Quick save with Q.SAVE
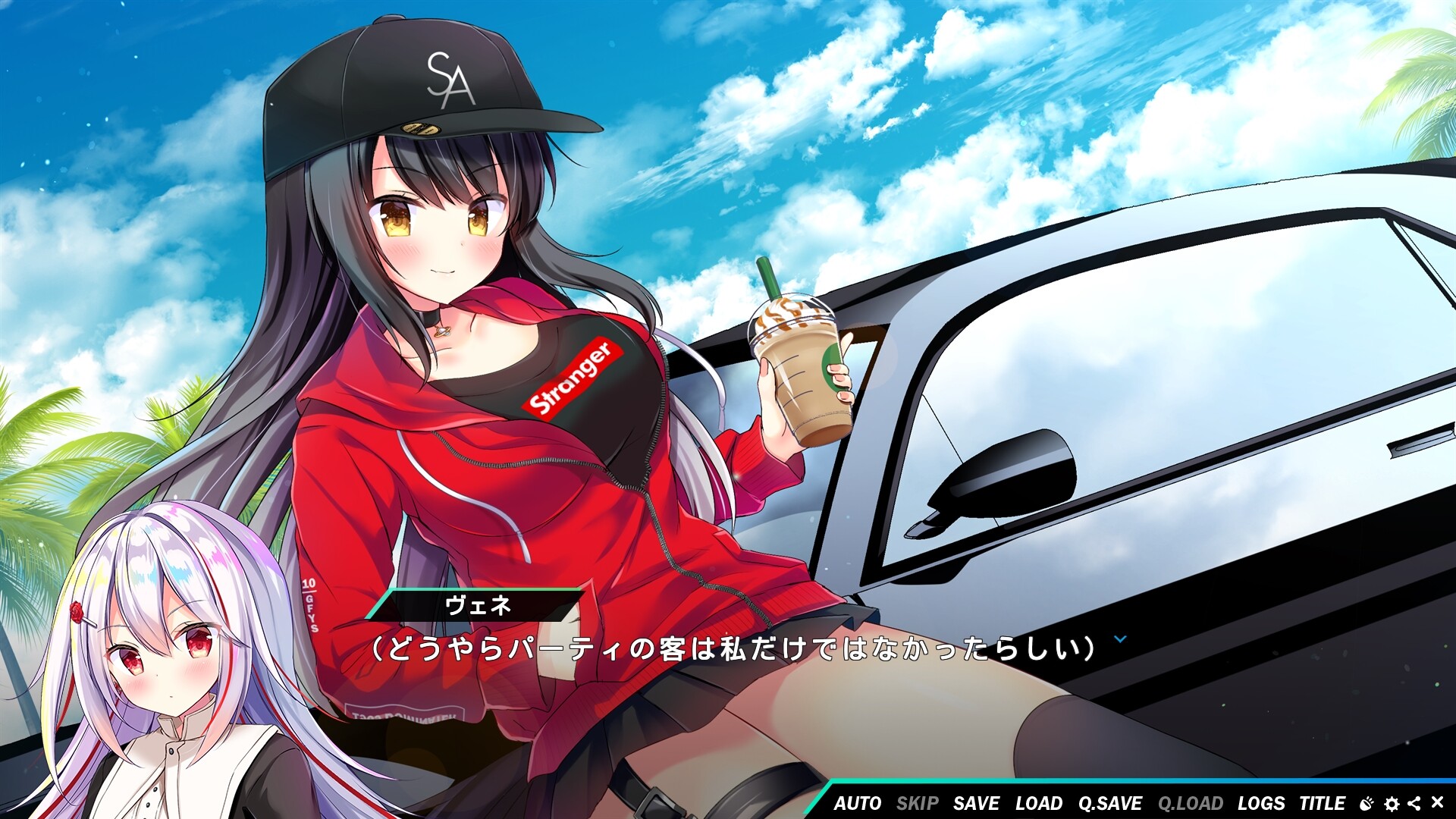Screen dimensions: 1456x819 1110,803
